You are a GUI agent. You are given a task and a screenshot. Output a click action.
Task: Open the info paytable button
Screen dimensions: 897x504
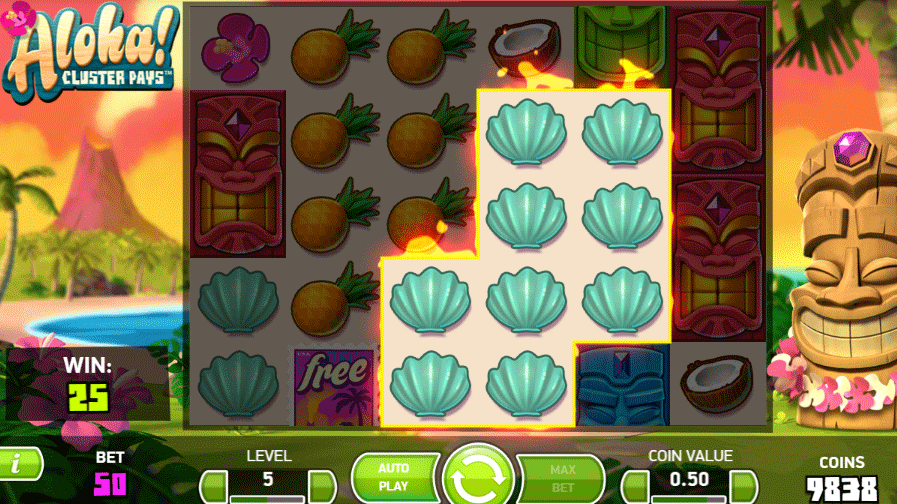coord(18,462)
